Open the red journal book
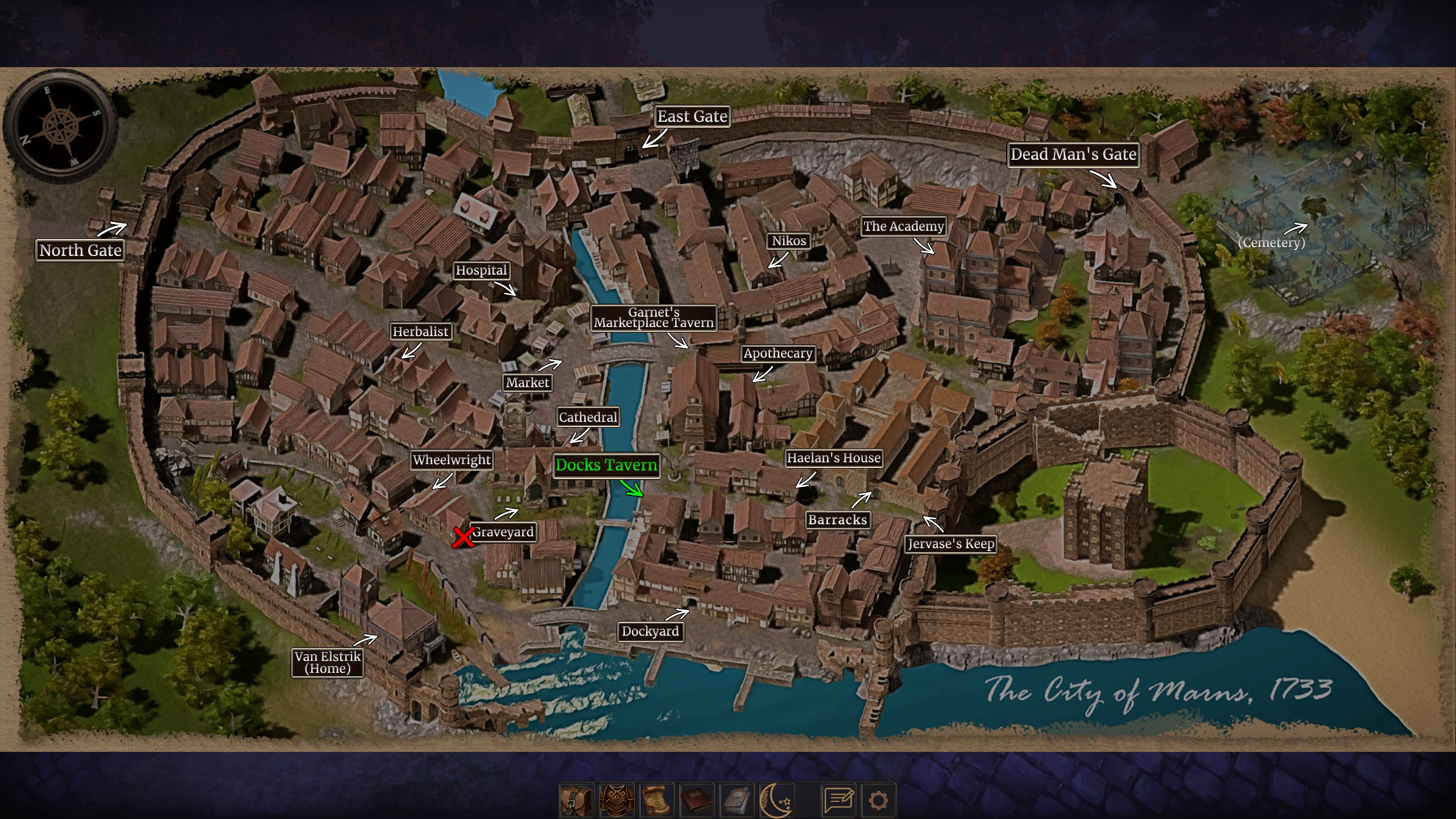This screenshot has height=819, width=1456. 697,800
